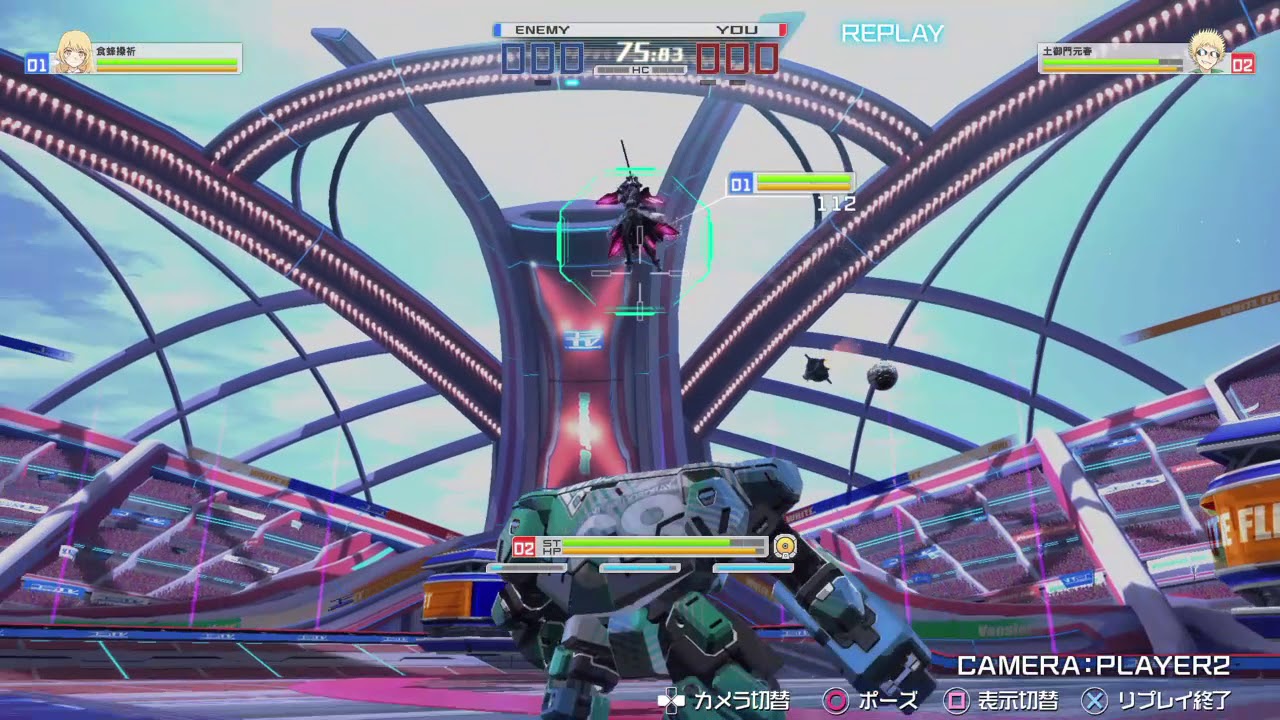Select the sunglasses character portrait of player 02
This screenshot has height=720, width=1280.
(1207, 53)
